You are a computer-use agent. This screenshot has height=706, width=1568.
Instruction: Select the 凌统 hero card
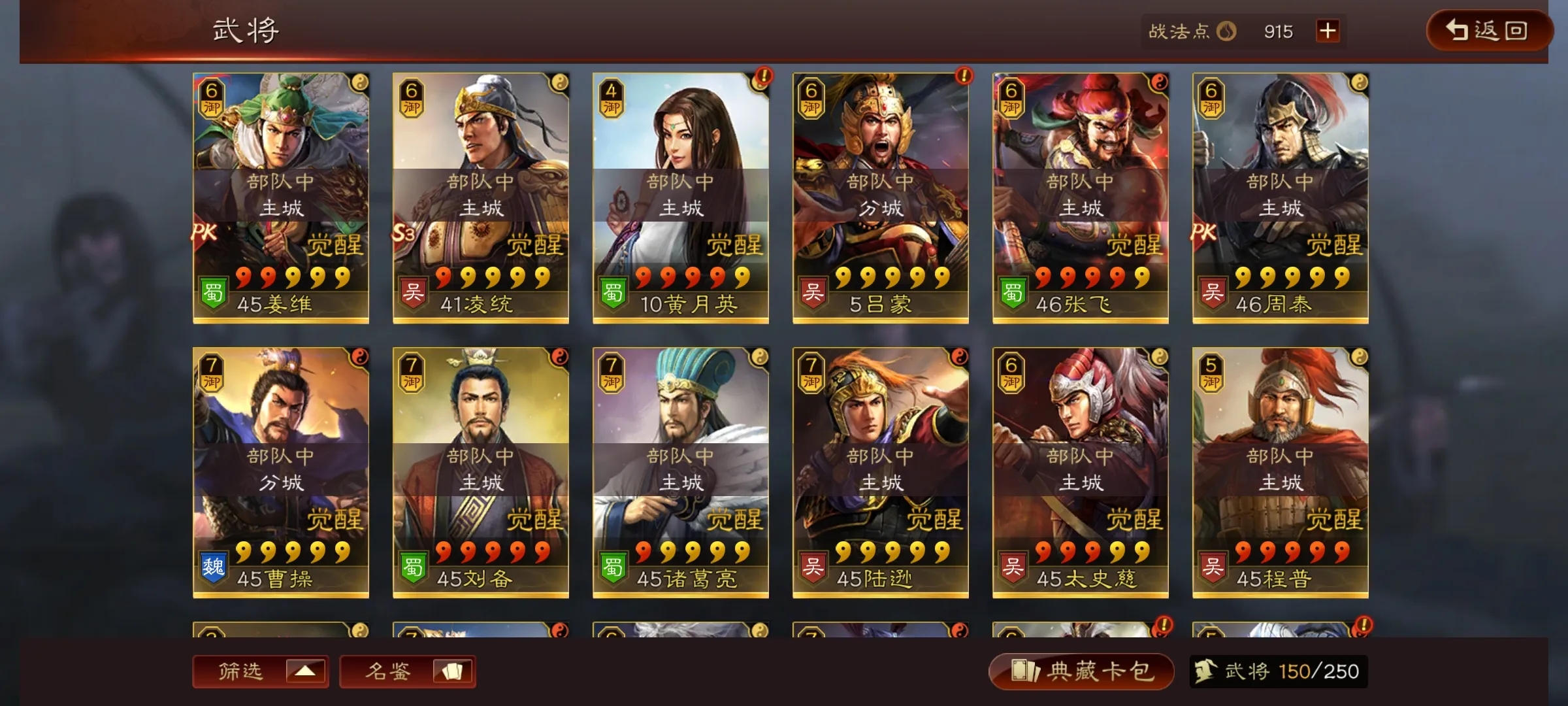tap(481, 197)
